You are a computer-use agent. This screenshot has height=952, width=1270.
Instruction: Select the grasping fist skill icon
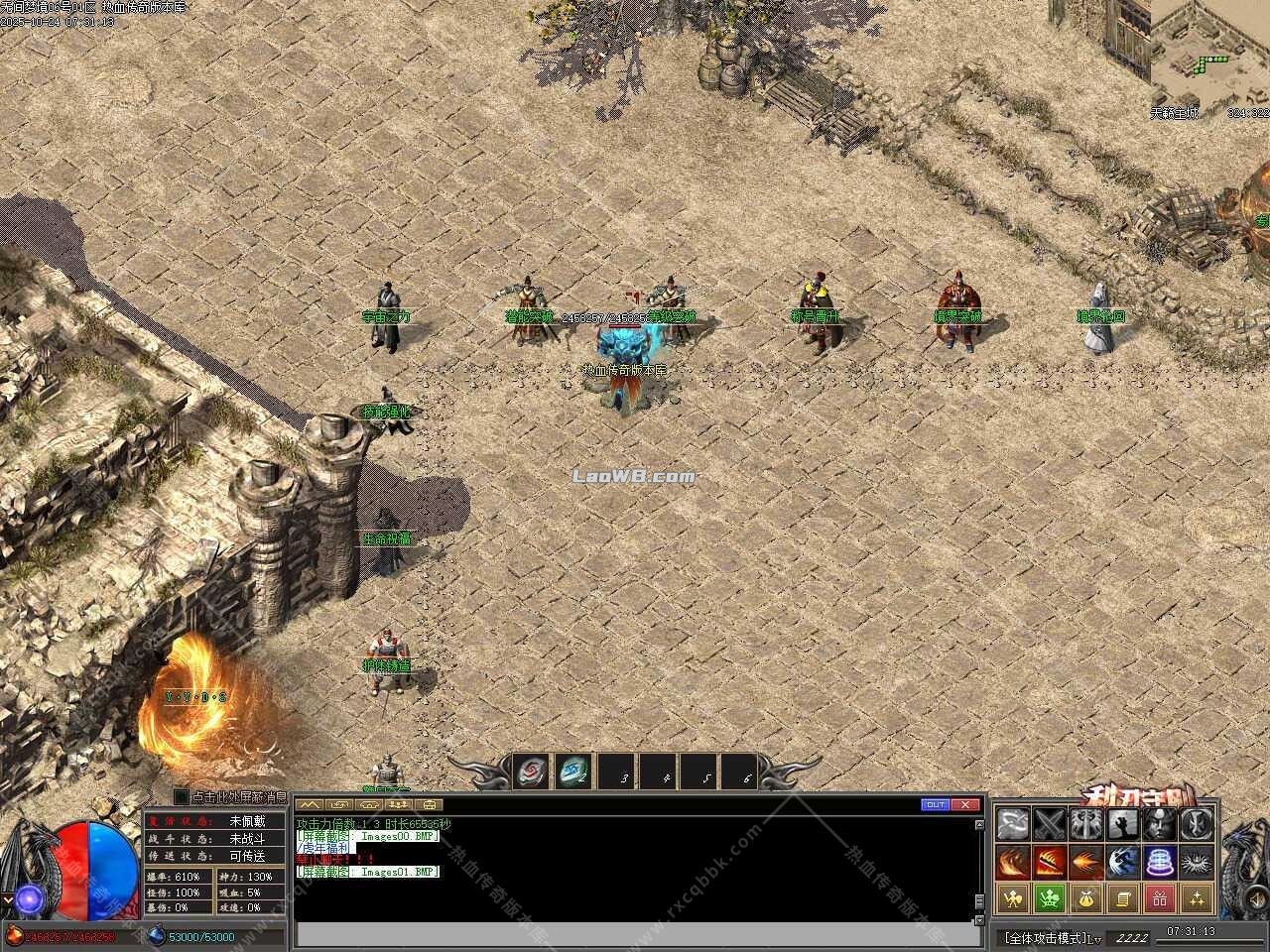(x=1122, y=825)
